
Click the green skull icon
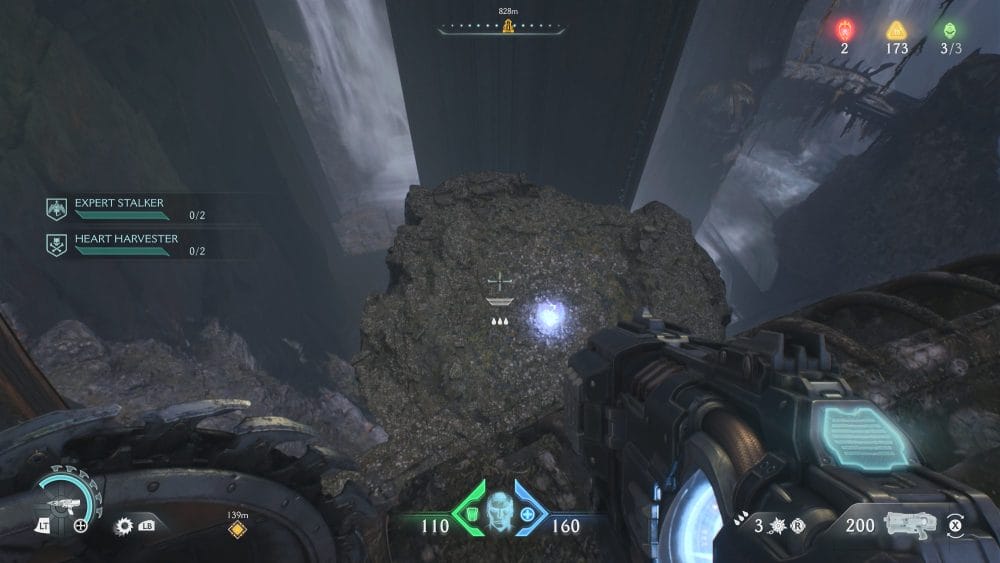pos(949,29)
